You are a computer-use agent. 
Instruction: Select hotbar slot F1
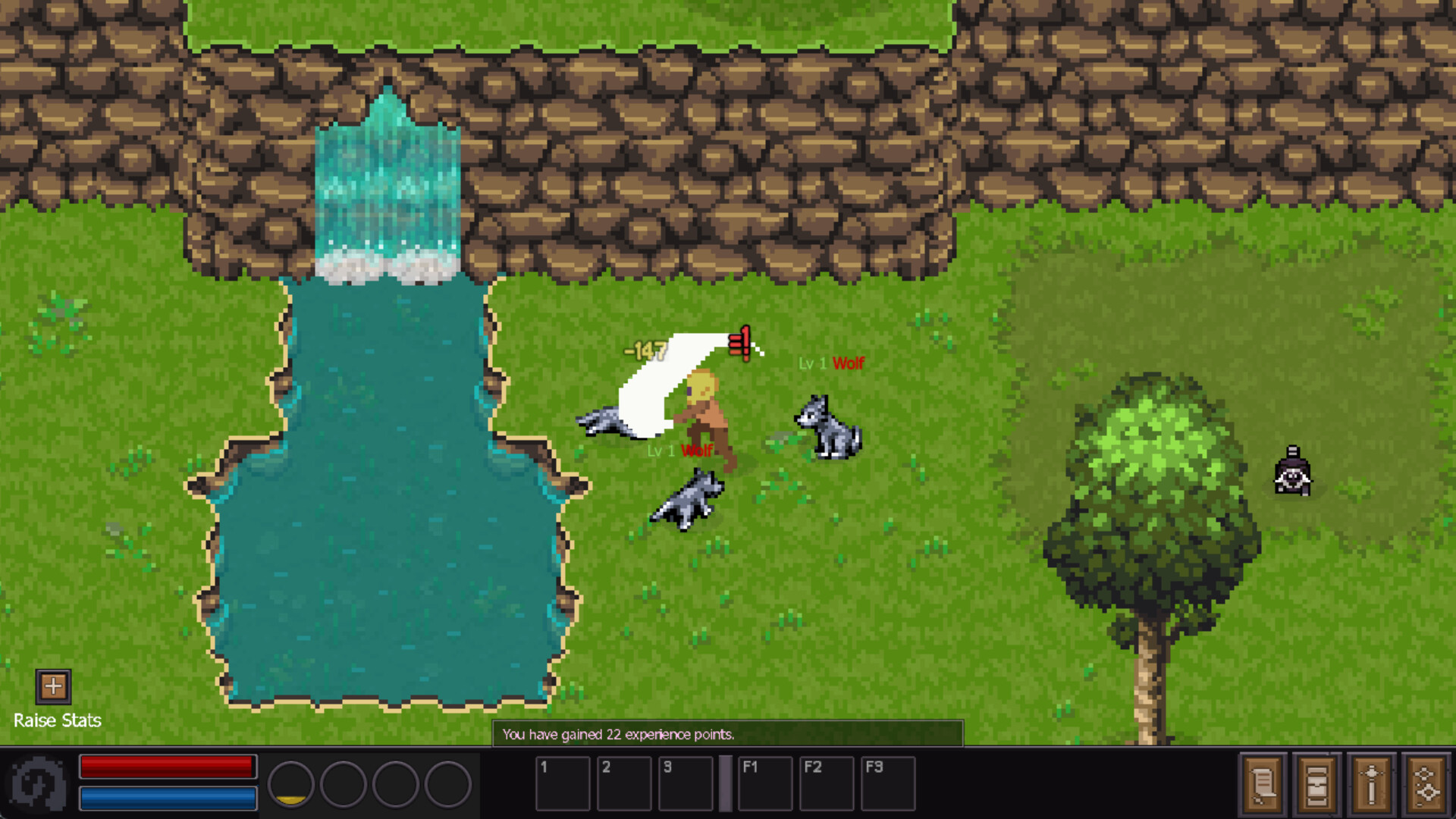coord(765,783)
